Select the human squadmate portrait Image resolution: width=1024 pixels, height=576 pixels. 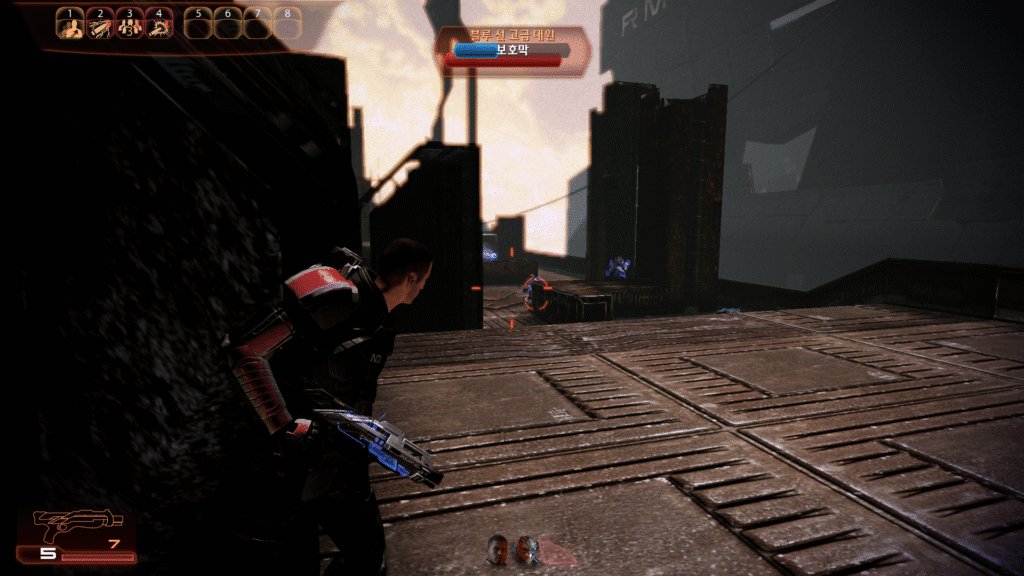click(x=498, y=548)
